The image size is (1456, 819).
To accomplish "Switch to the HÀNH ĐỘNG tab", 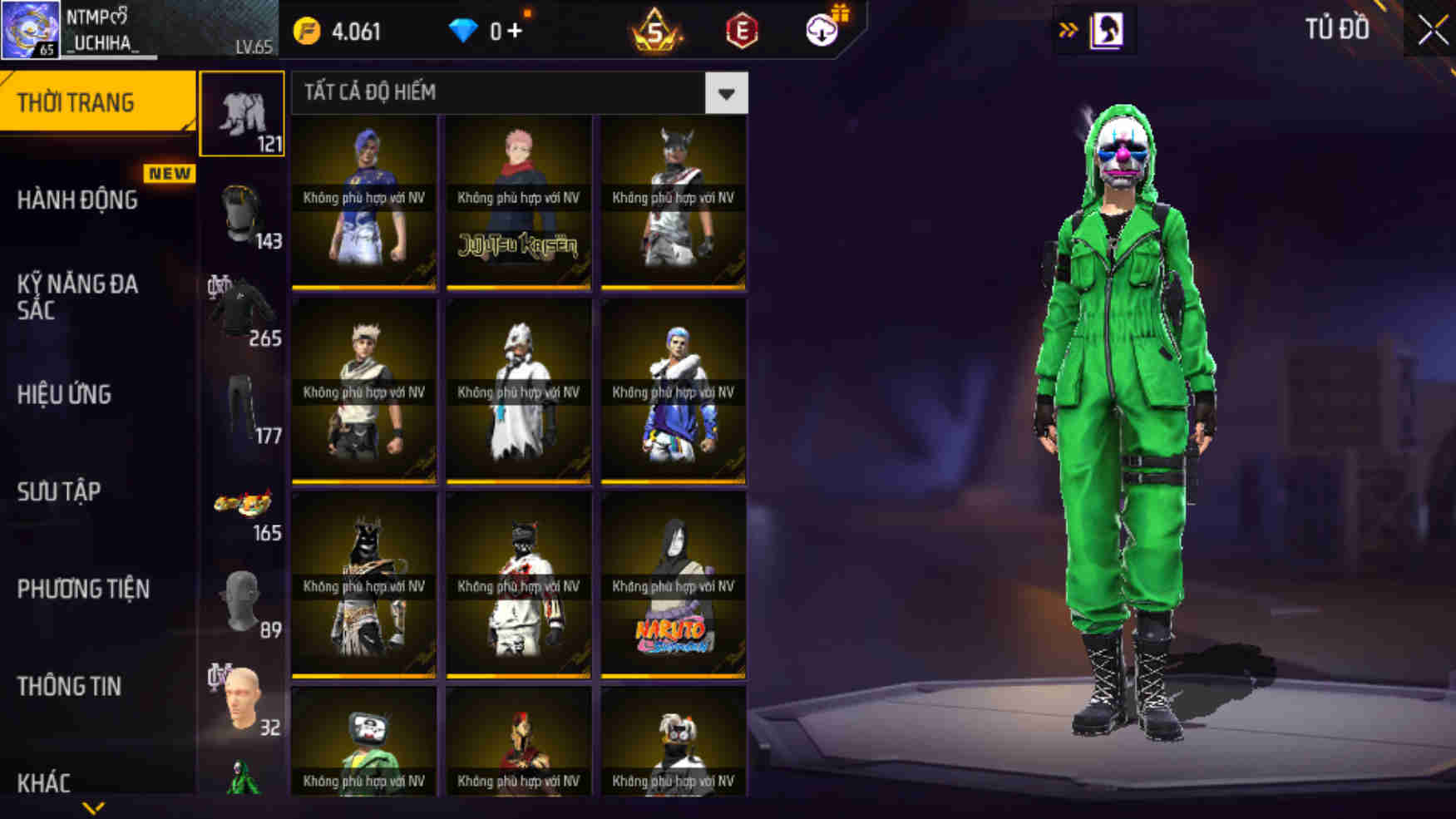I will (80, 200).
